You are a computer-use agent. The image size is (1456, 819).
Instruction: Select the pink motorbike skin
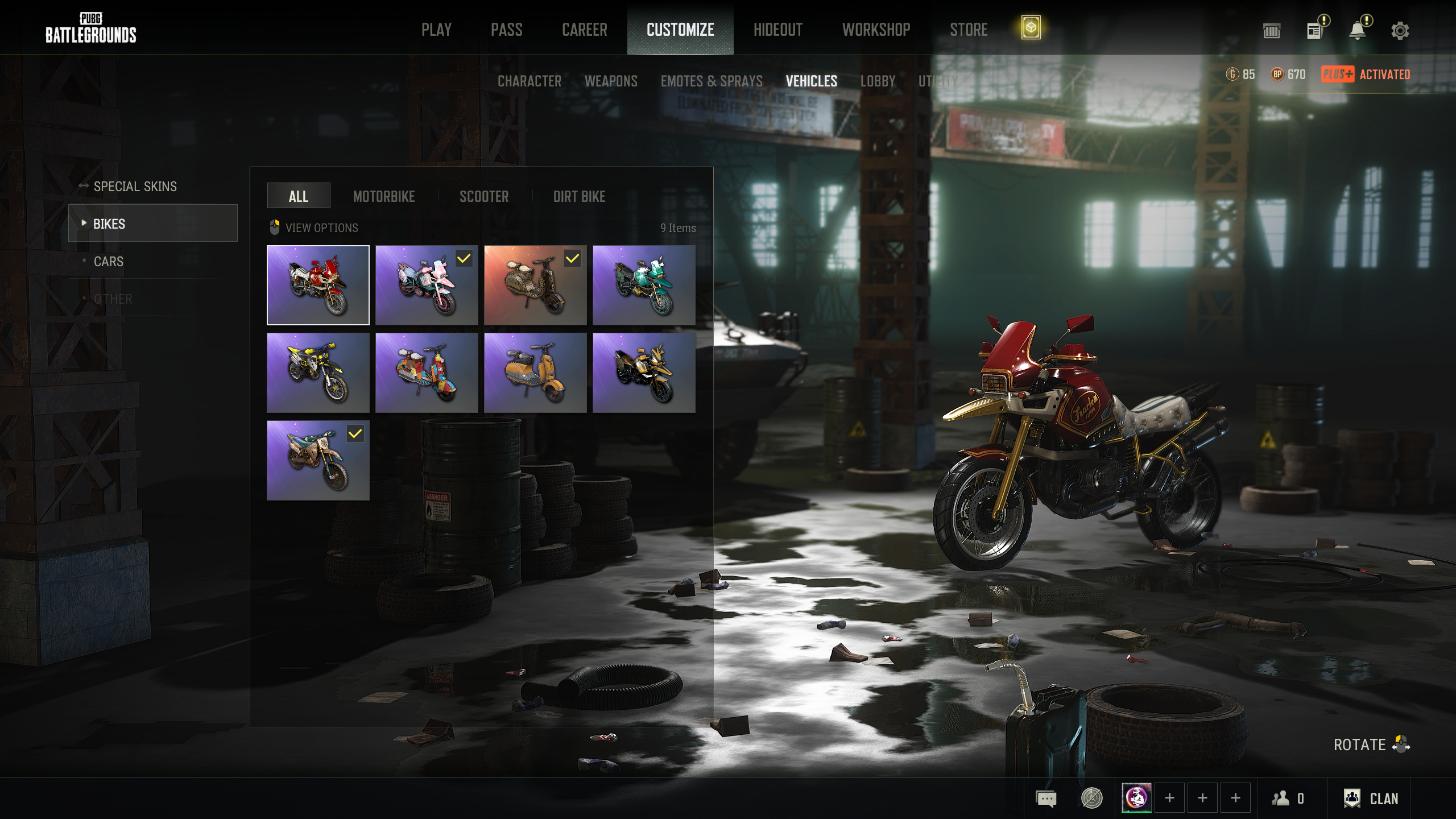tap(427, 286)
